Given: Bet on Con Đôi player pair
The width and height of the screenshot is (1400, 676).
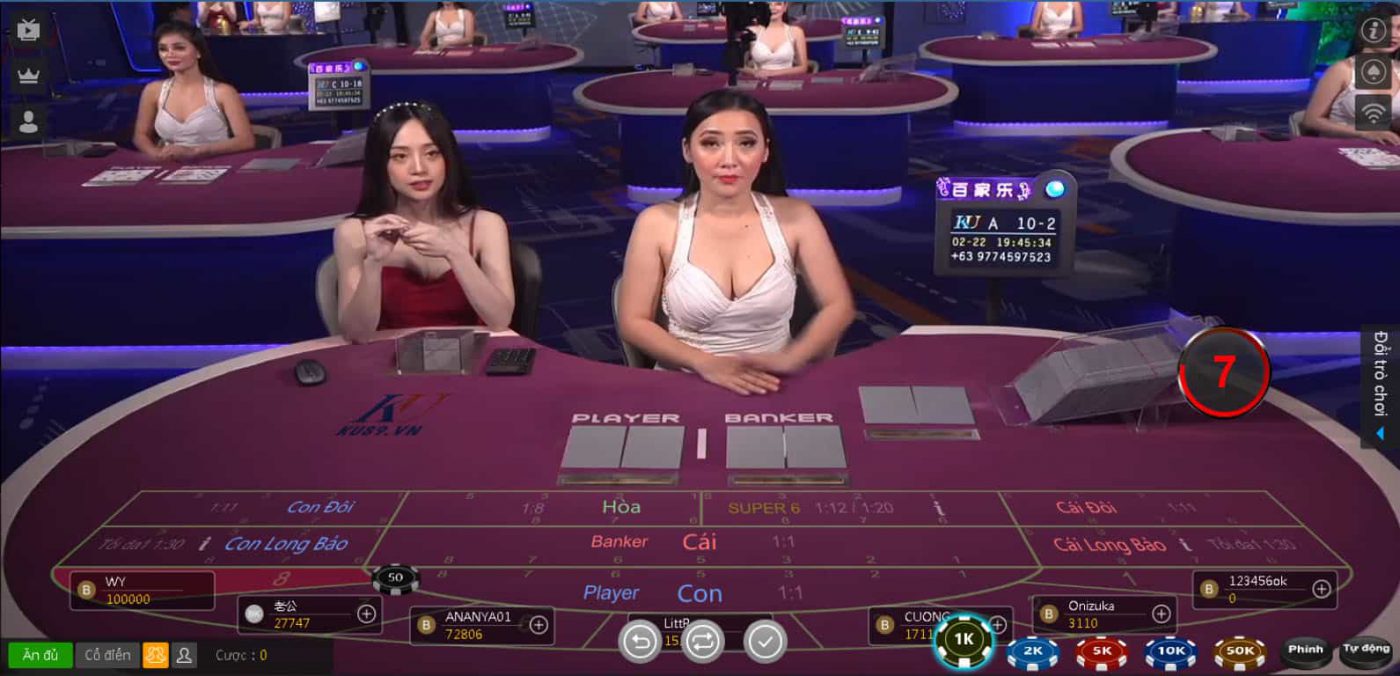Looking at the screenshot, I should pos(320,507).
